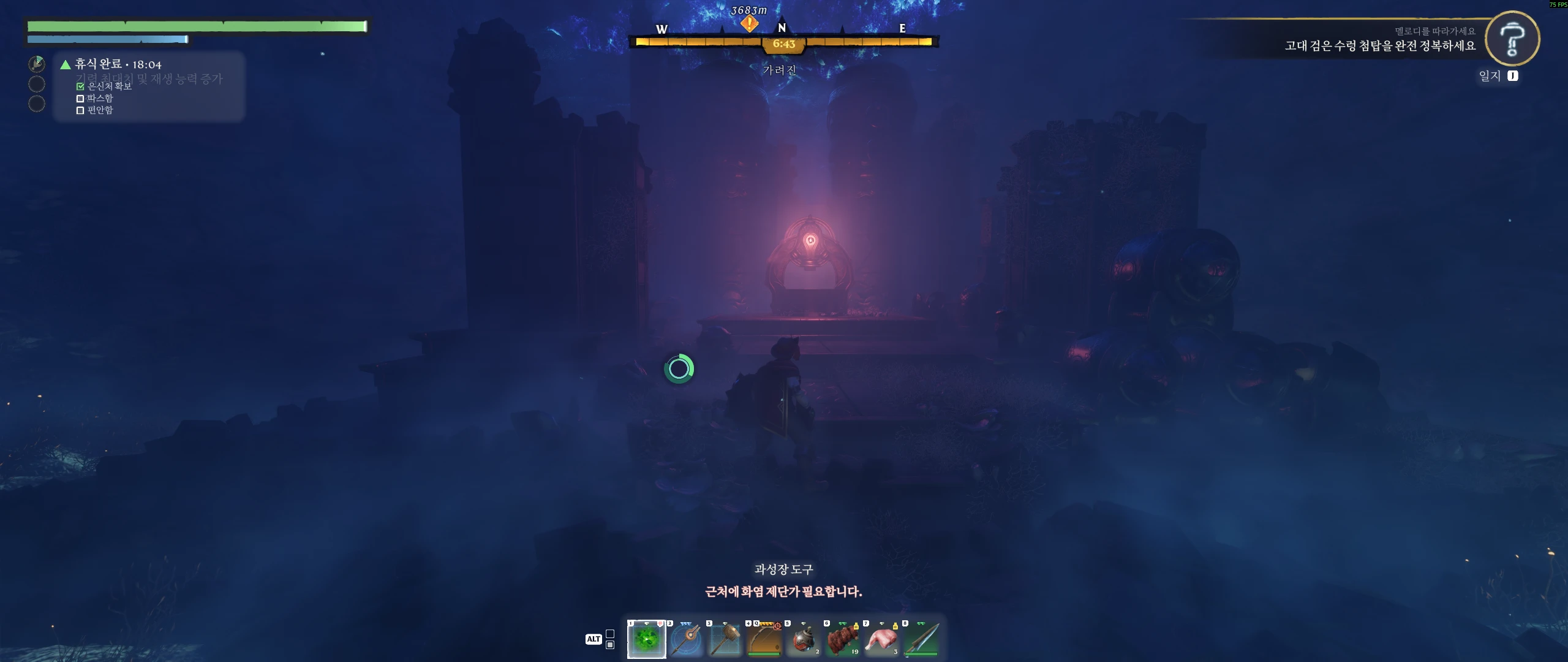
Task: Select the red bomb in slot 5
Action: (x=803, y=639)
